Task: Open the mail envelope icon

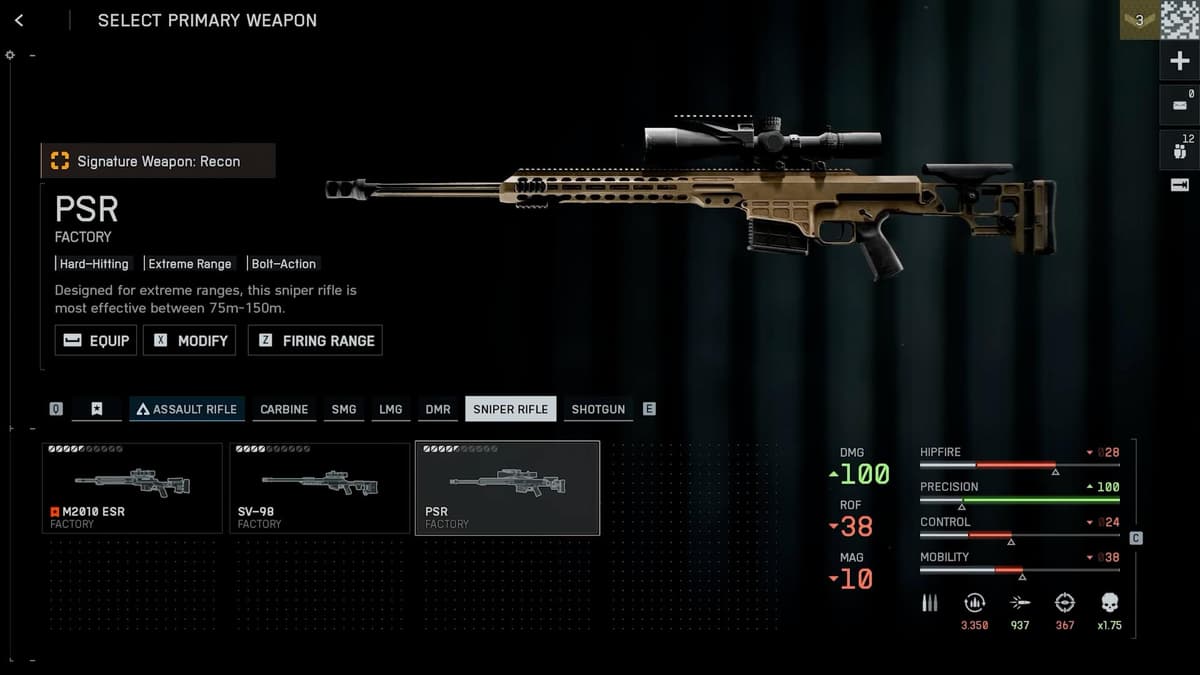Action: tap(1179, 105)
